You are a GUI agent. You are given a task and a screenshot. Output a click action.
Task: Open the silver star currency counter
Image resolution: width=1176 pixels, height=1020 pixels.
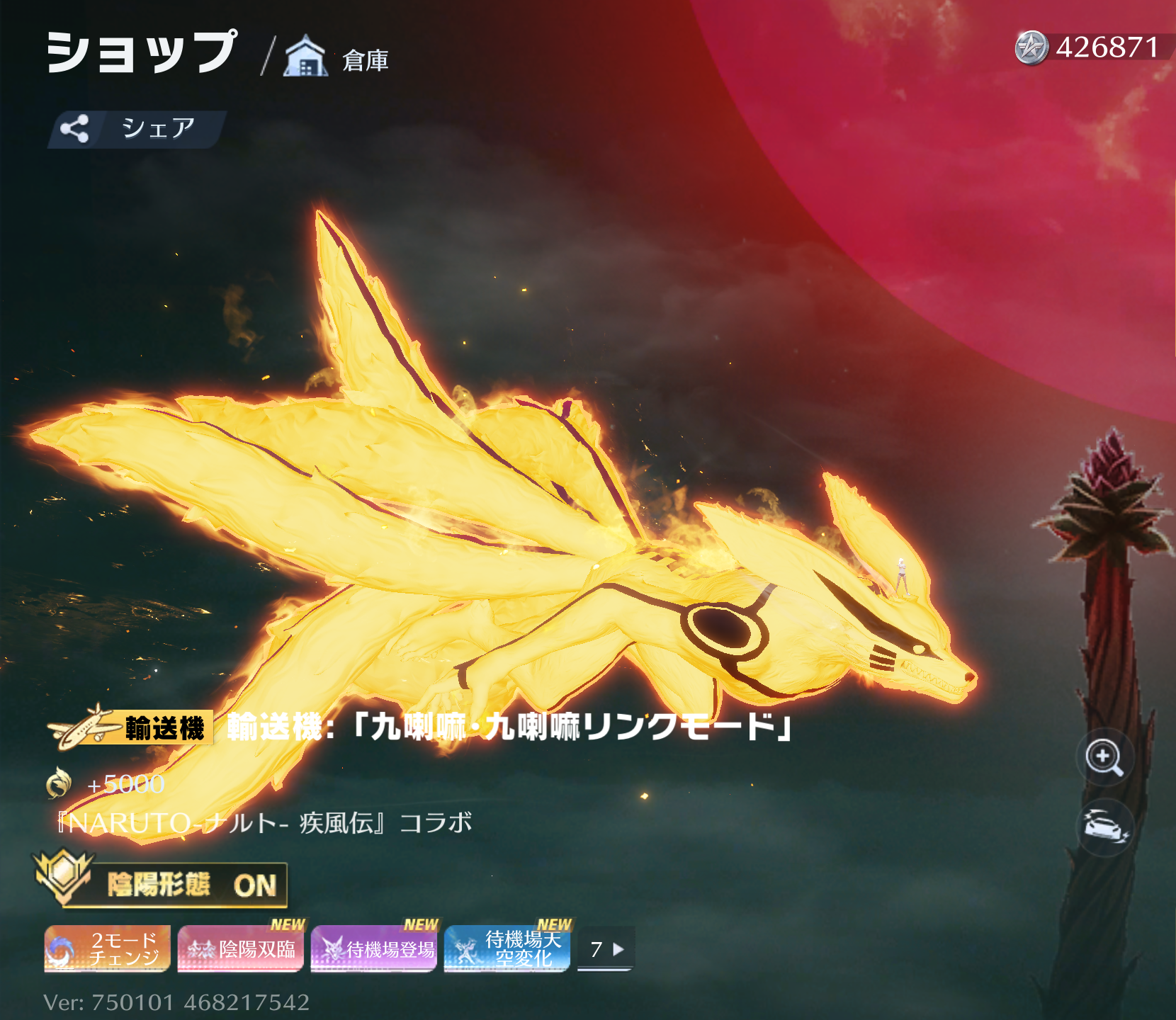click(1090, 47)
